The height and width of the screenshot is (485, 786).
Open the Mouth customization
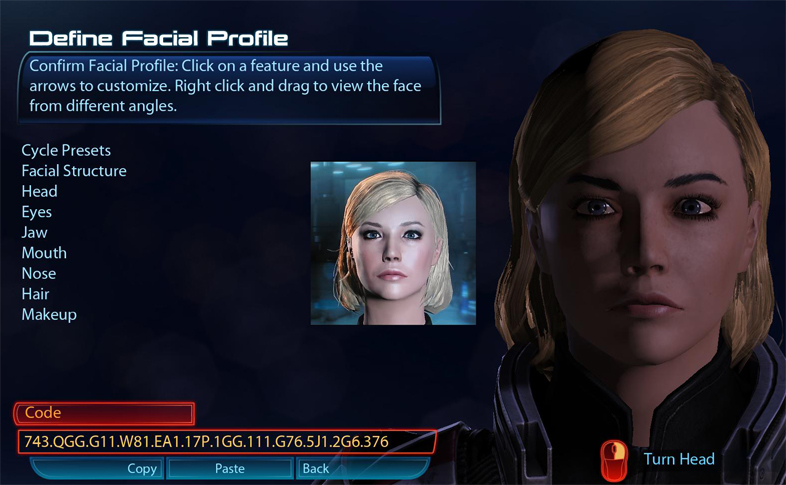[44, 253]
